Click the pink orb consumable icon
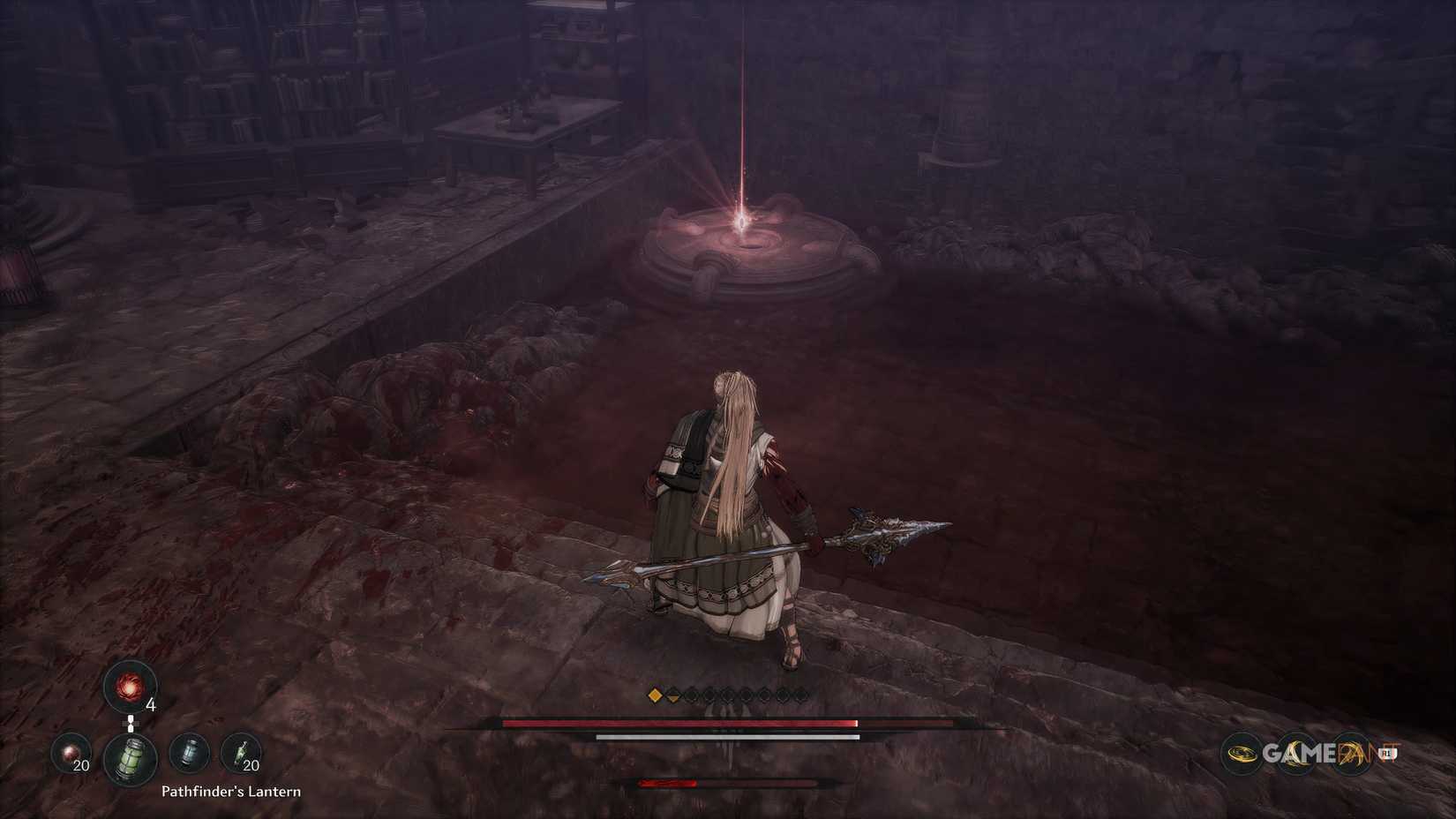The height and width of the screenshot is (819, 1456). point(69,753)
